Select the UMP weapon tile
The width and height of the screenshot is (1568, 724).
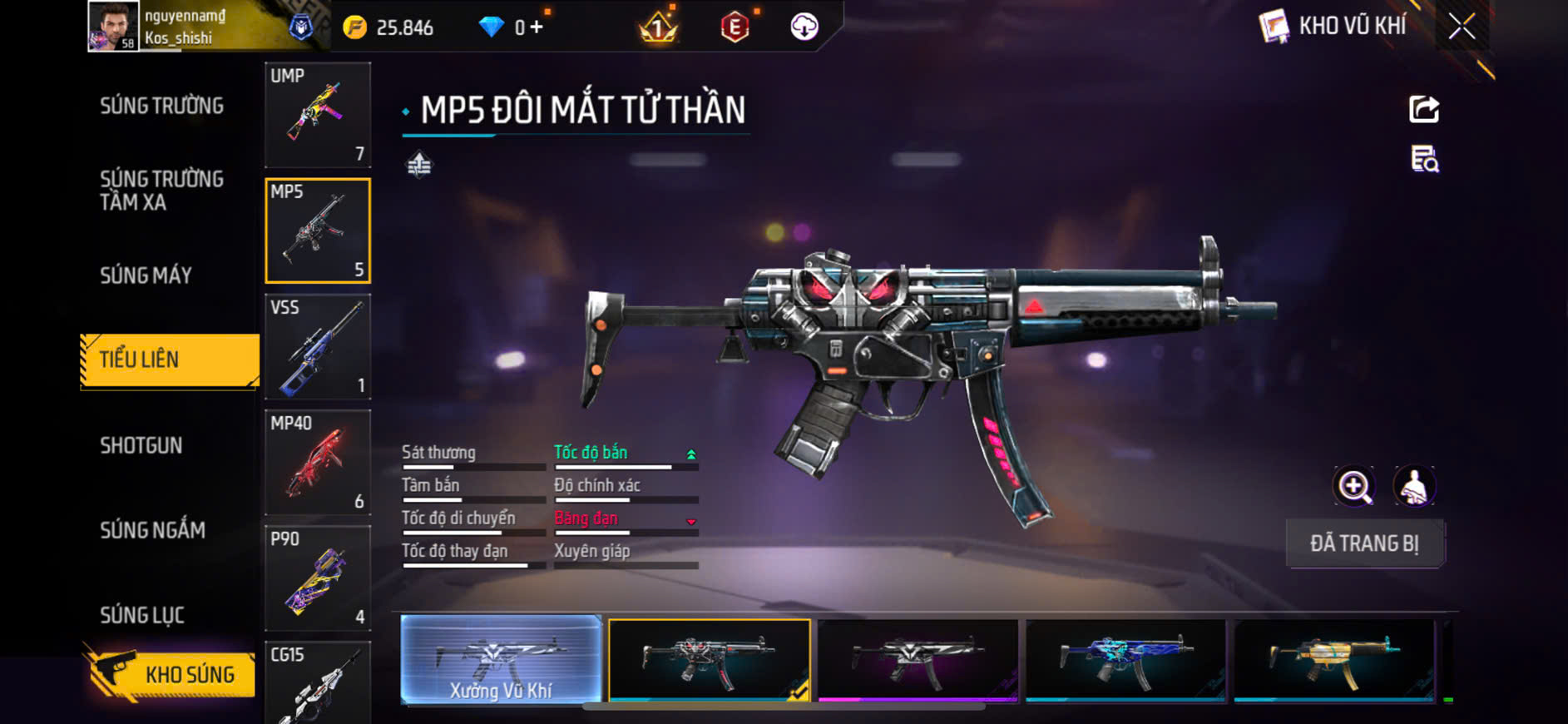(x=318, y=115)
